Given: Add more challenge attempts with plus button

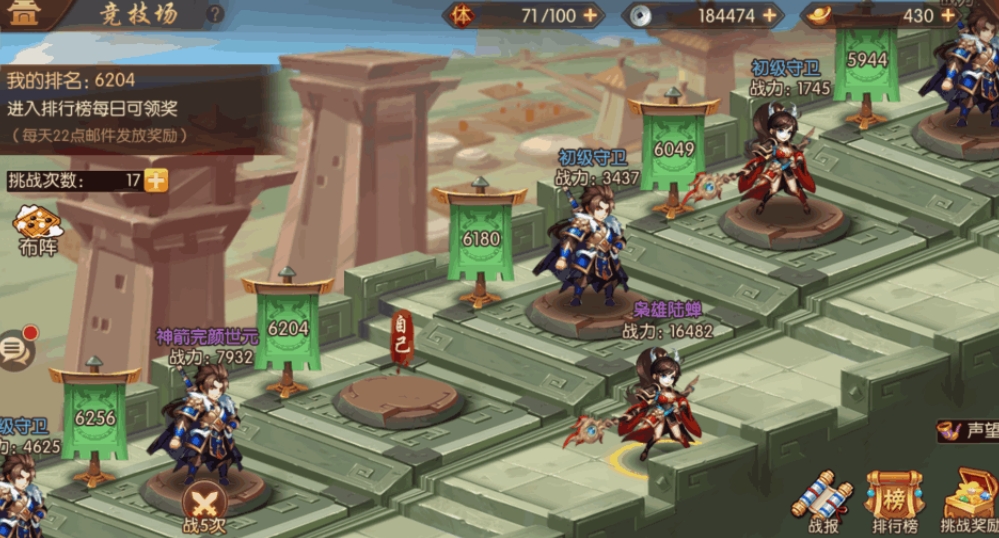Looking at the screenshot, I should coord(156,180).
